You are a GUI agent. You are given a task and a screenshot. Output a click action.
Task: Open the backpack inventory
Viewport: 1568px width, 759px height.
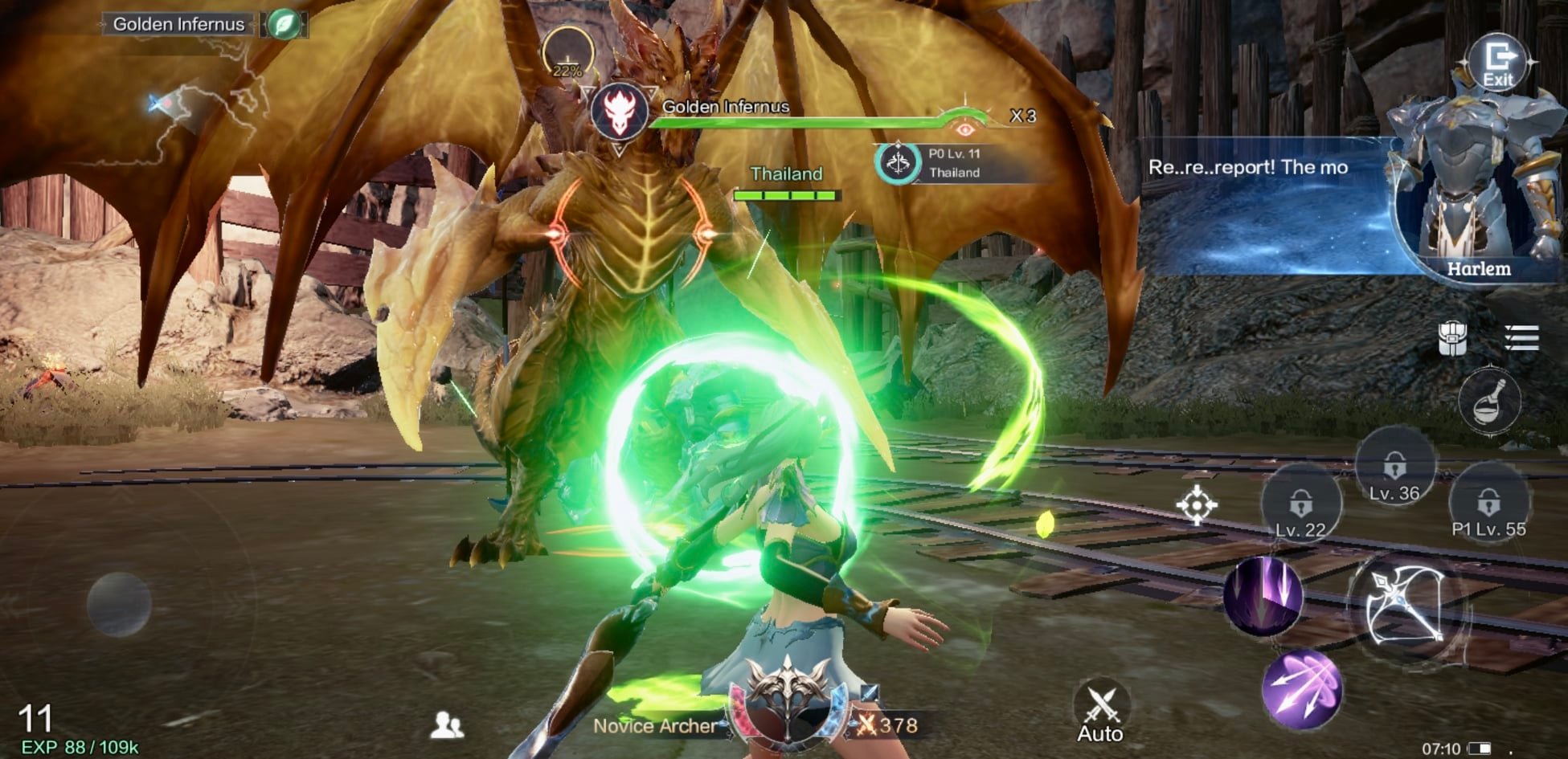click(x=1452, y=339)
